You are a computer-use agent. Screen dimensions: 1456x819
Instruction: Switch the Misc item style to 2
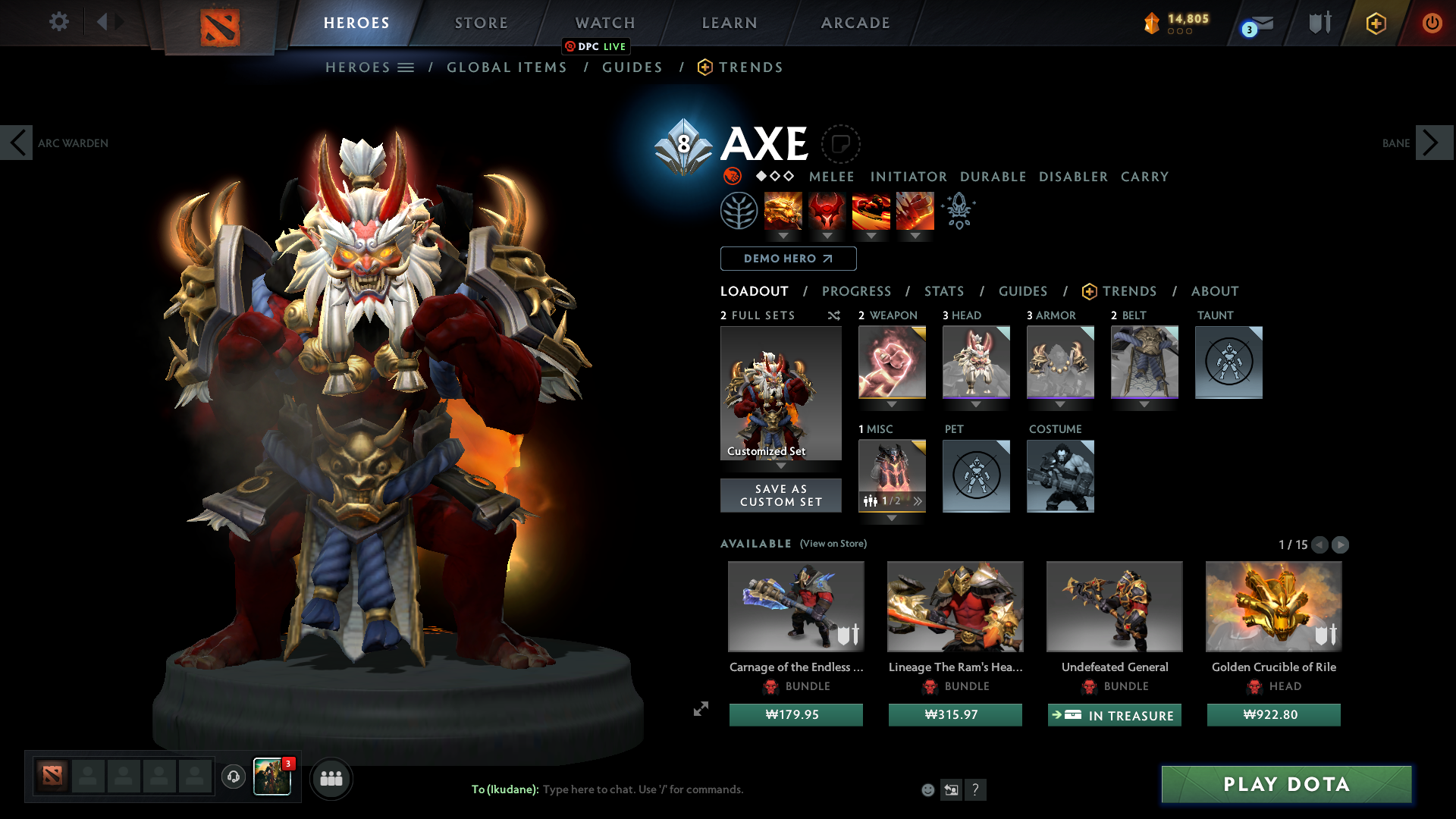pyautogui.click(x=916, y=500)
